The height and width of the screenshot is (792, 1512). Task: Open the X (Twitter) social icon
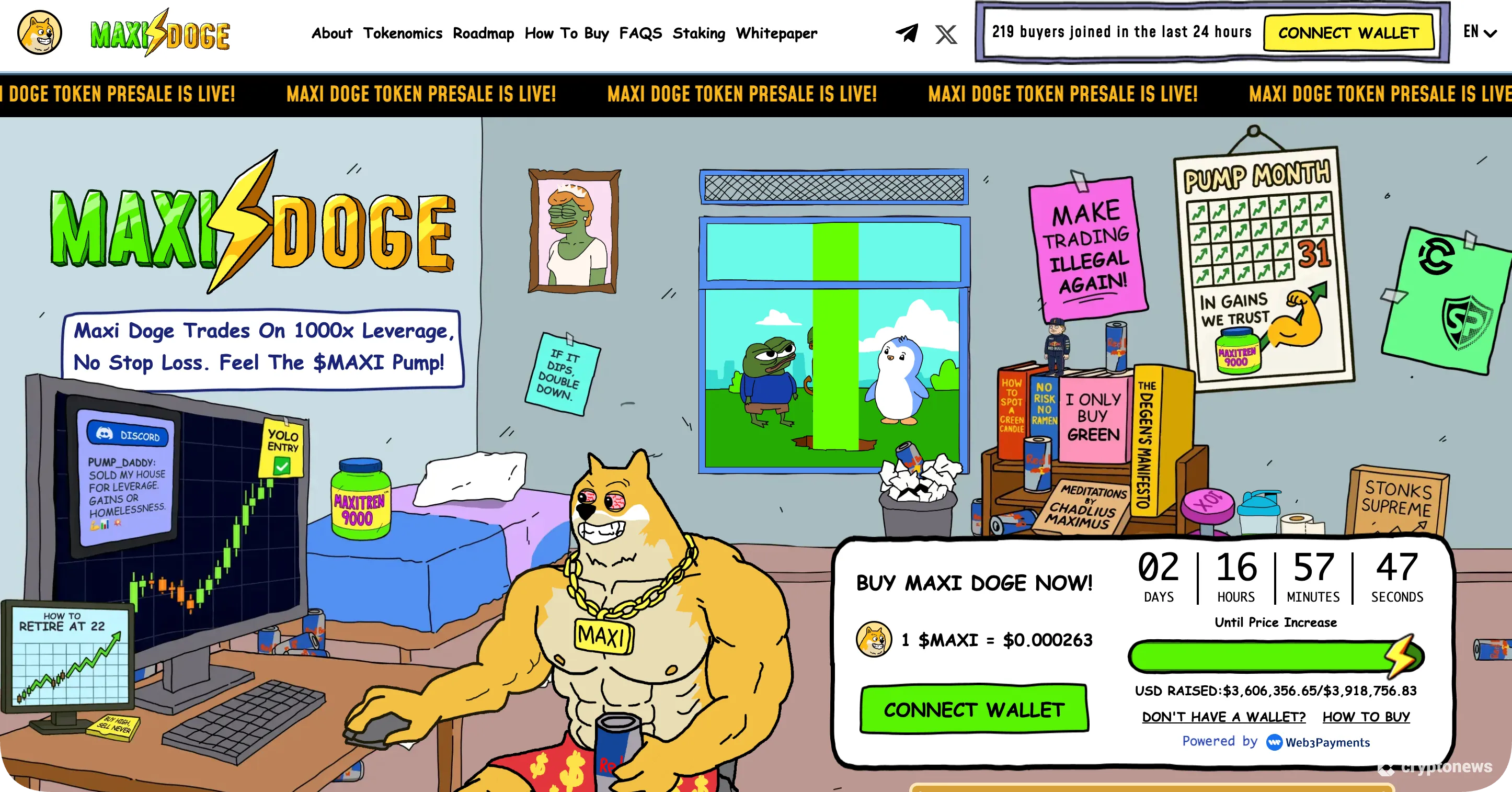click(945, 33)
